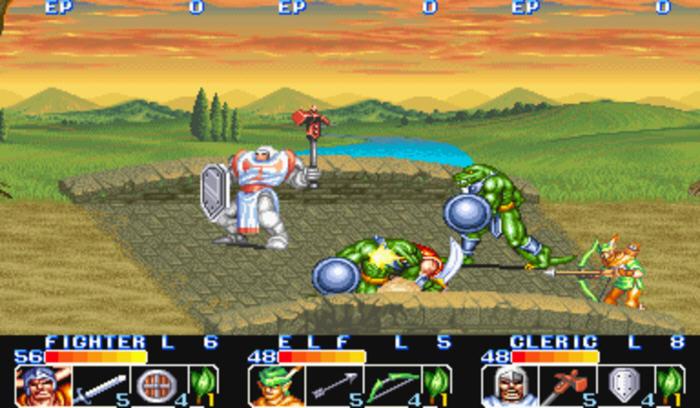The image size is (700, 408).
Task: Click the Elf's green bow icon
Action: pos(388,386)
